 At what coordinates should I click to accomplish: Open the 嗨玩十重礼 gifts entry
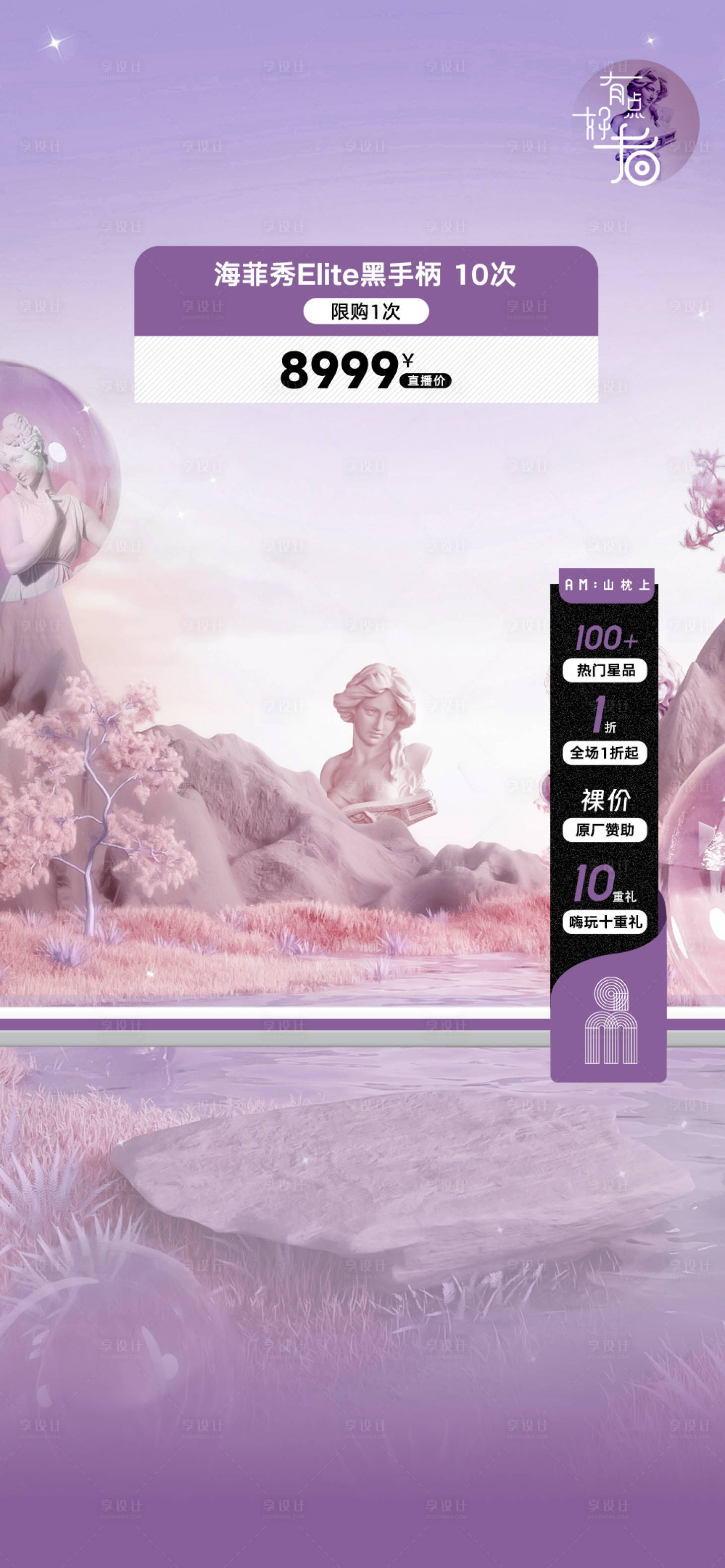(x=605, y=922)
